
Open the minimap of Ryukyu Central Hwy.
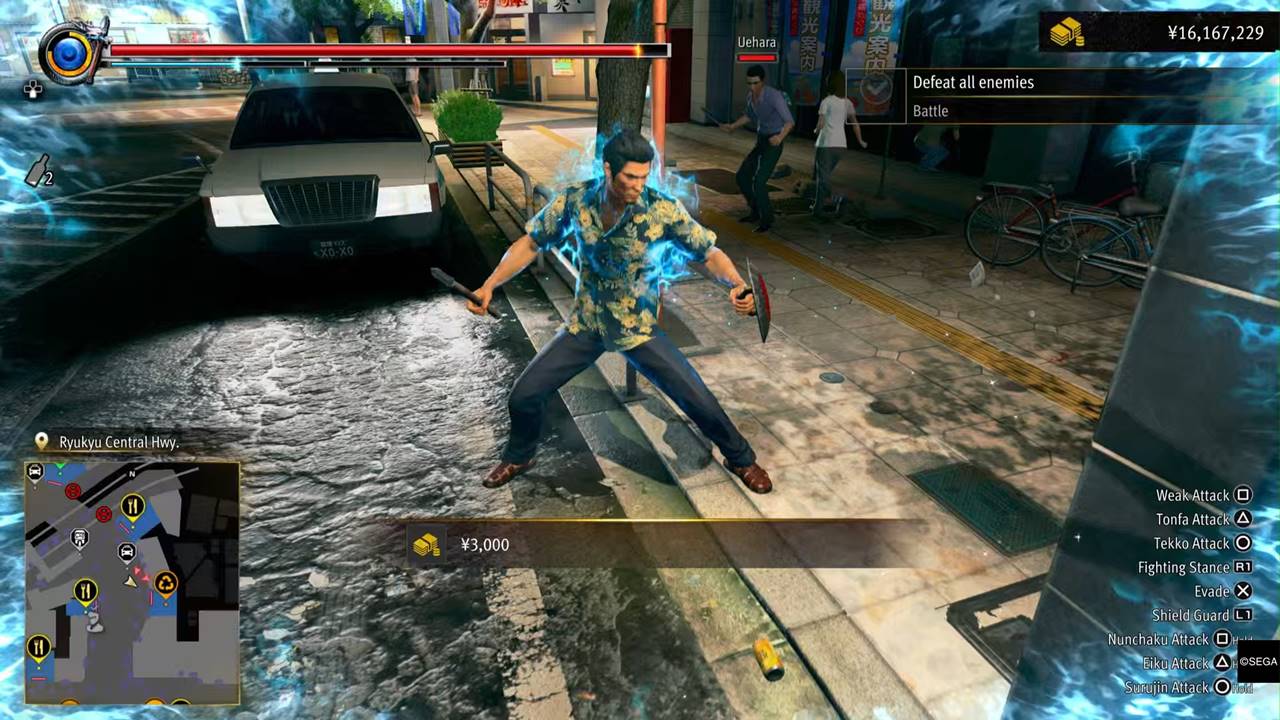(x=132, y=582)
